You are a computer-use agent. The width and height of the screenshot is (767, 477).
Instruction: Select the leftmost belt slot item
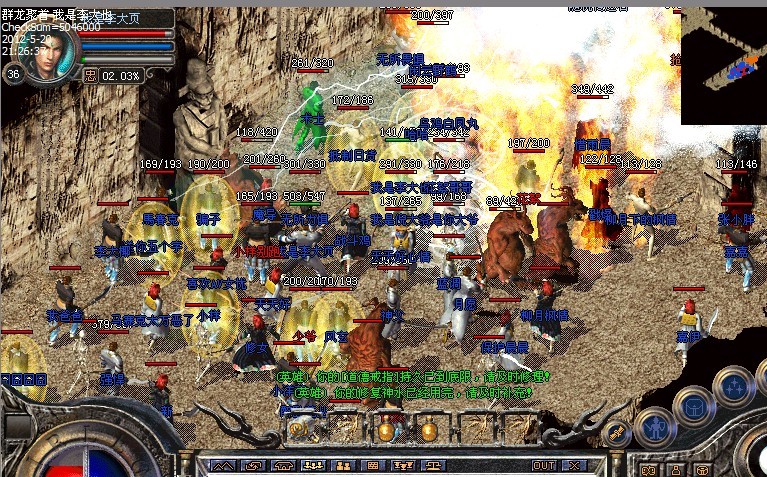297,430
